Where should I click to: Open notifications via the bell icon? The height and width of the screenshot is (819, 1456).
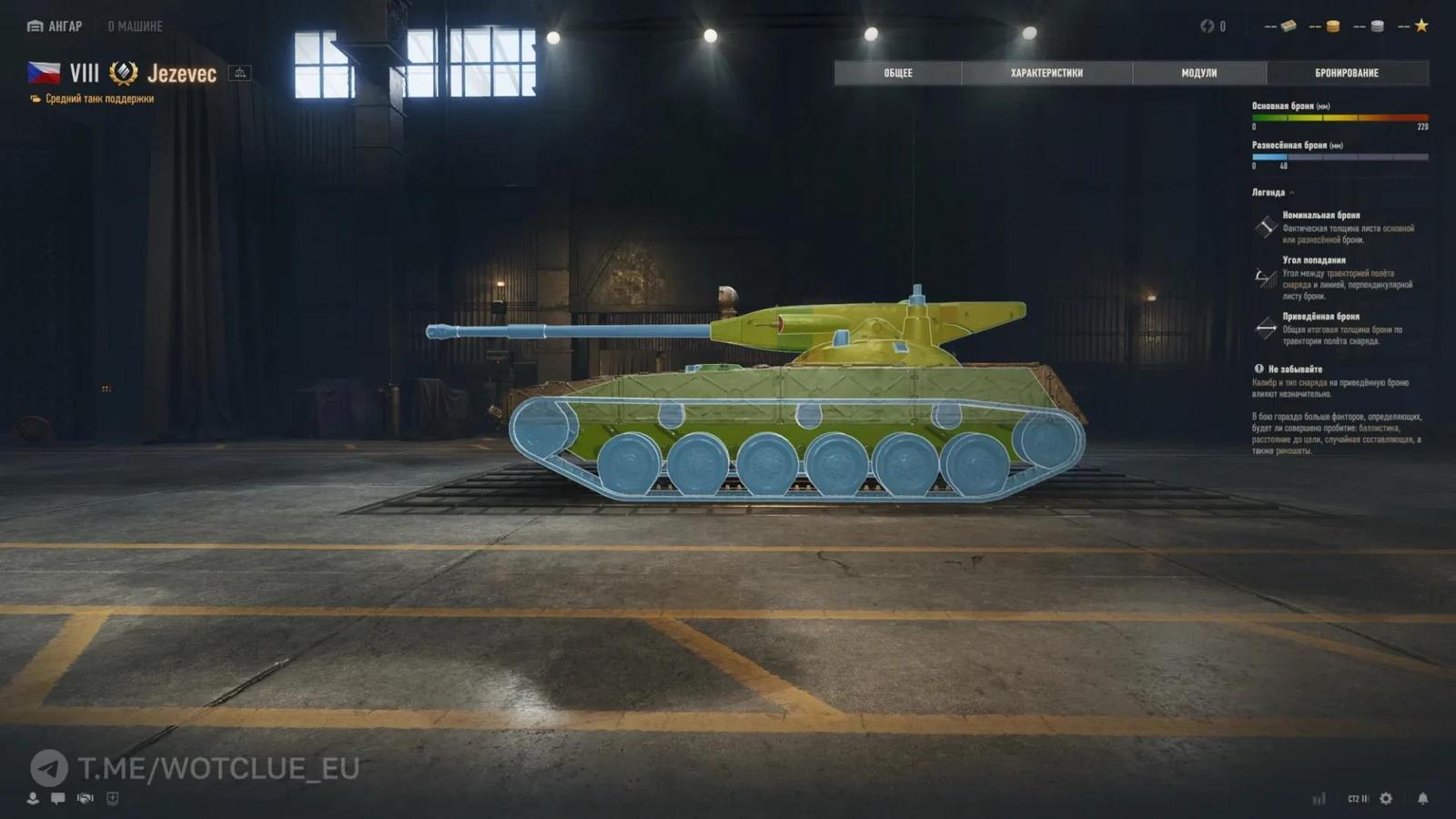[x=1423, y=798]
